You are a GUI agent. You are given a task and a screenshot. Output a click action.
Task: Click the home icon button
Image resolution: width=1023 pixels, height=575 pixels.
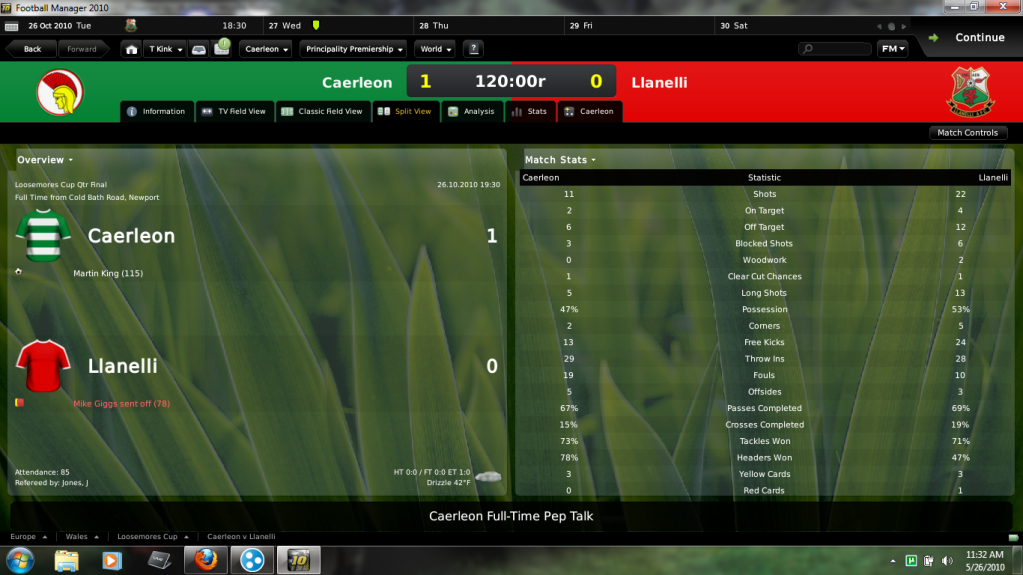(131, 49)
